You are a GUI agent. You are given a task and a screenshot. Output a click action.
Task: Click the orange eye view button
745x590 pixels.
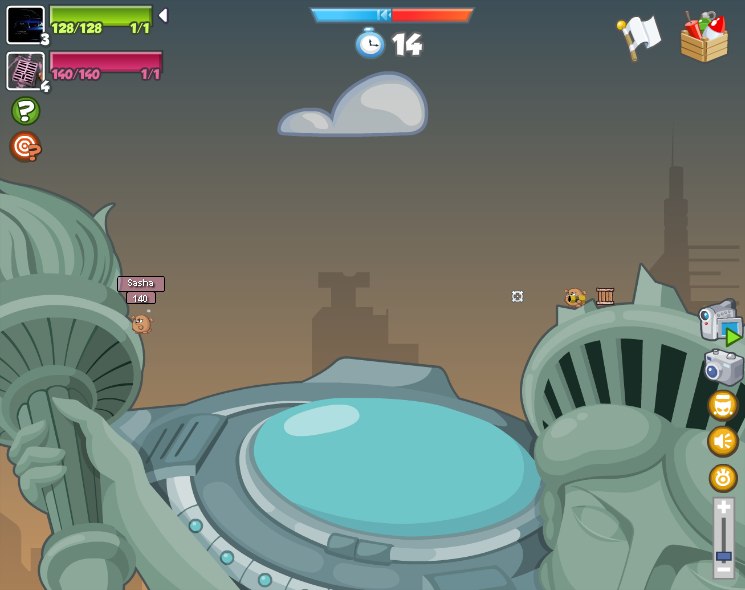(x=723, y=478)
